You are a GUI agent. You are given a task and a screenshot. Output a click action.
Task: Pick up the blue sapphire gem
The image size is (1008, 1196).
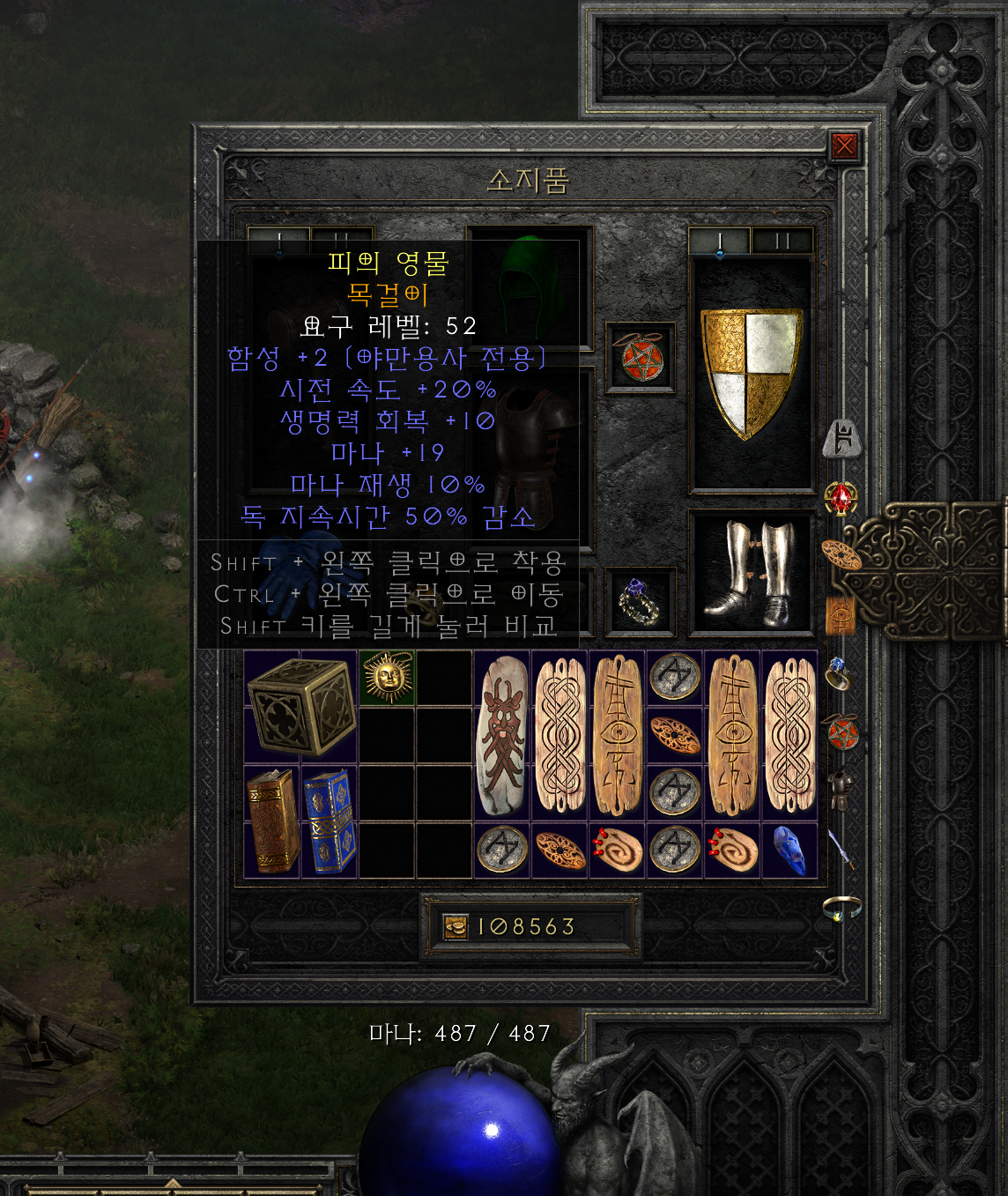click(789, 851)
